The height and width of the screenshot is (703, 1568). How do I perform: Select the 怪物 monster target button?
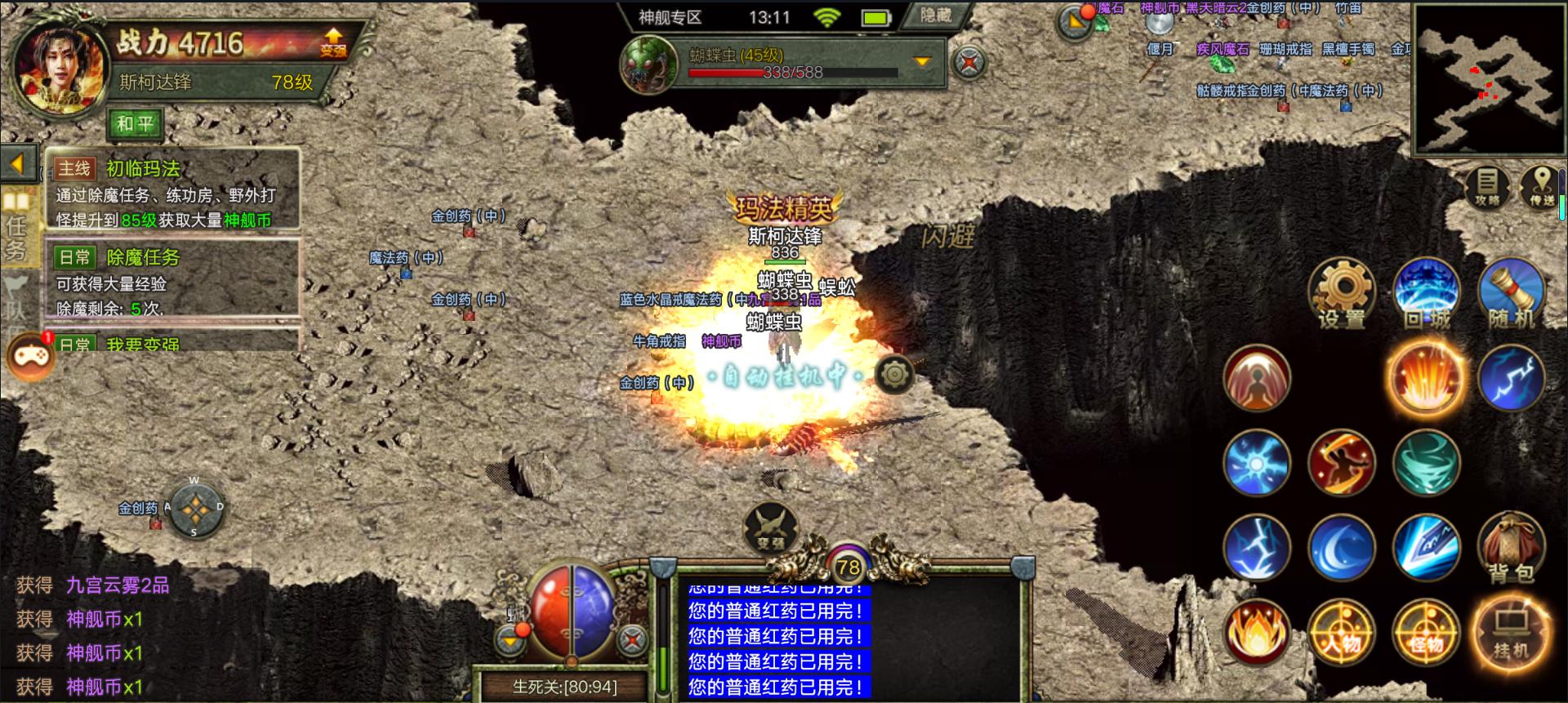(1426, 634)
